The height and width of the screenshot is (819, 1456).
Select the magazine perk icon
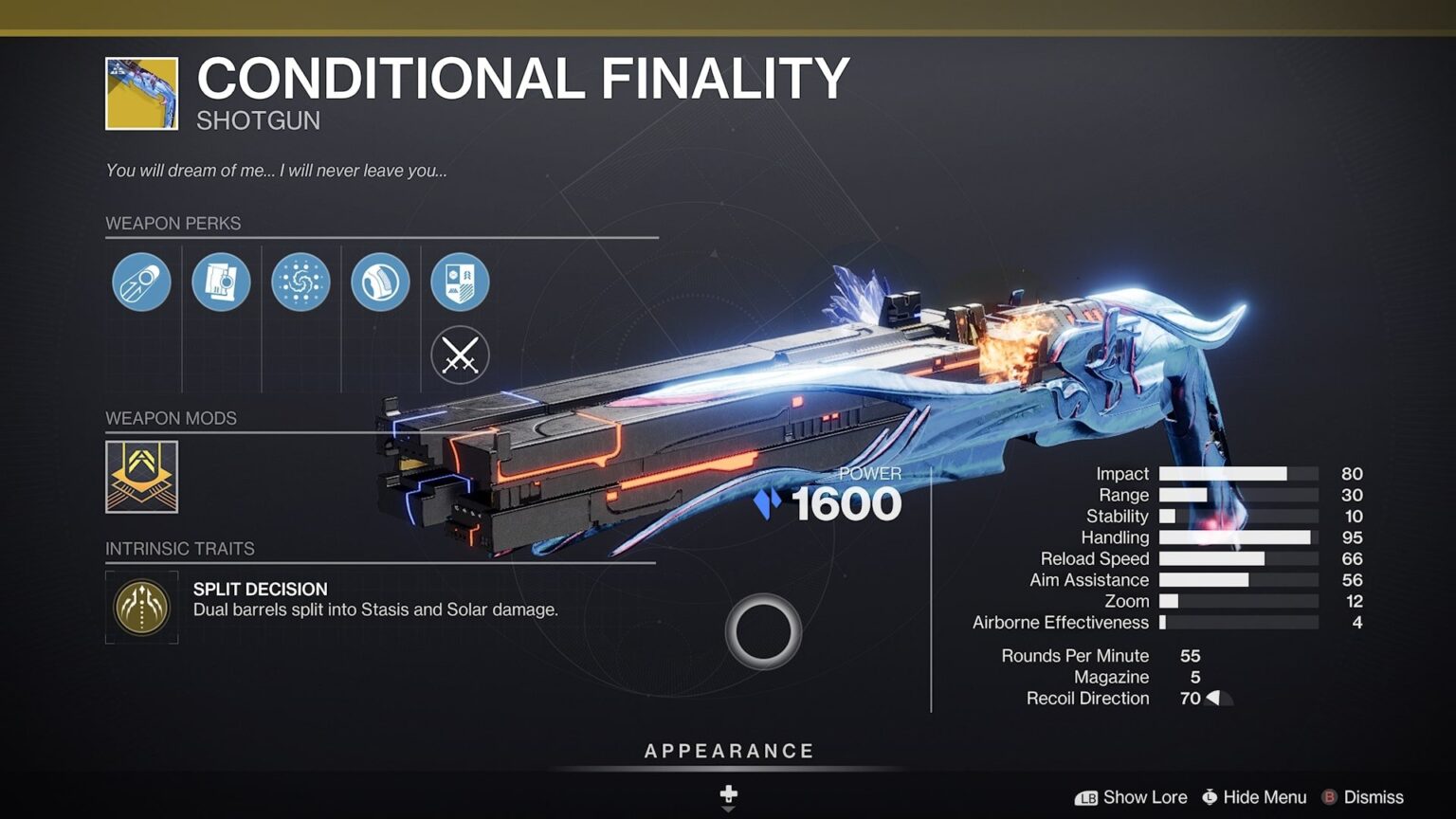(220, 282)
